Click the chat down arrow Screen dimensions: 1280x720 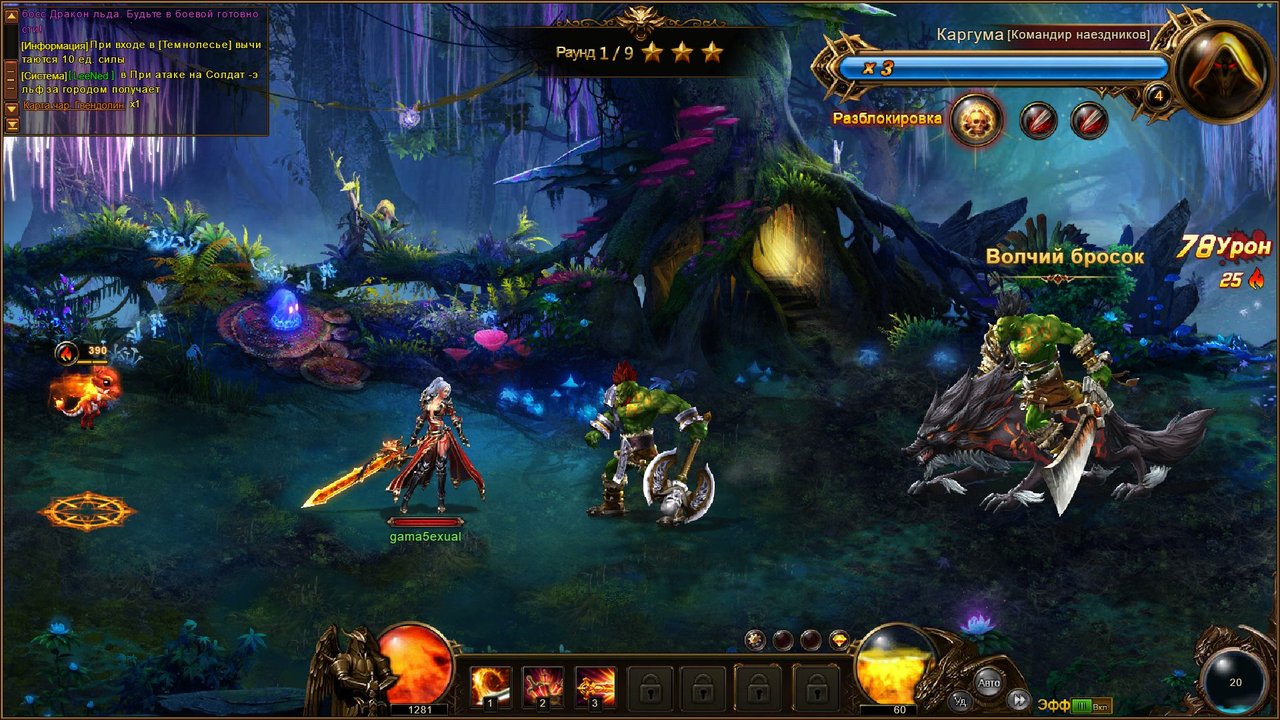click(x=11, y=109)
